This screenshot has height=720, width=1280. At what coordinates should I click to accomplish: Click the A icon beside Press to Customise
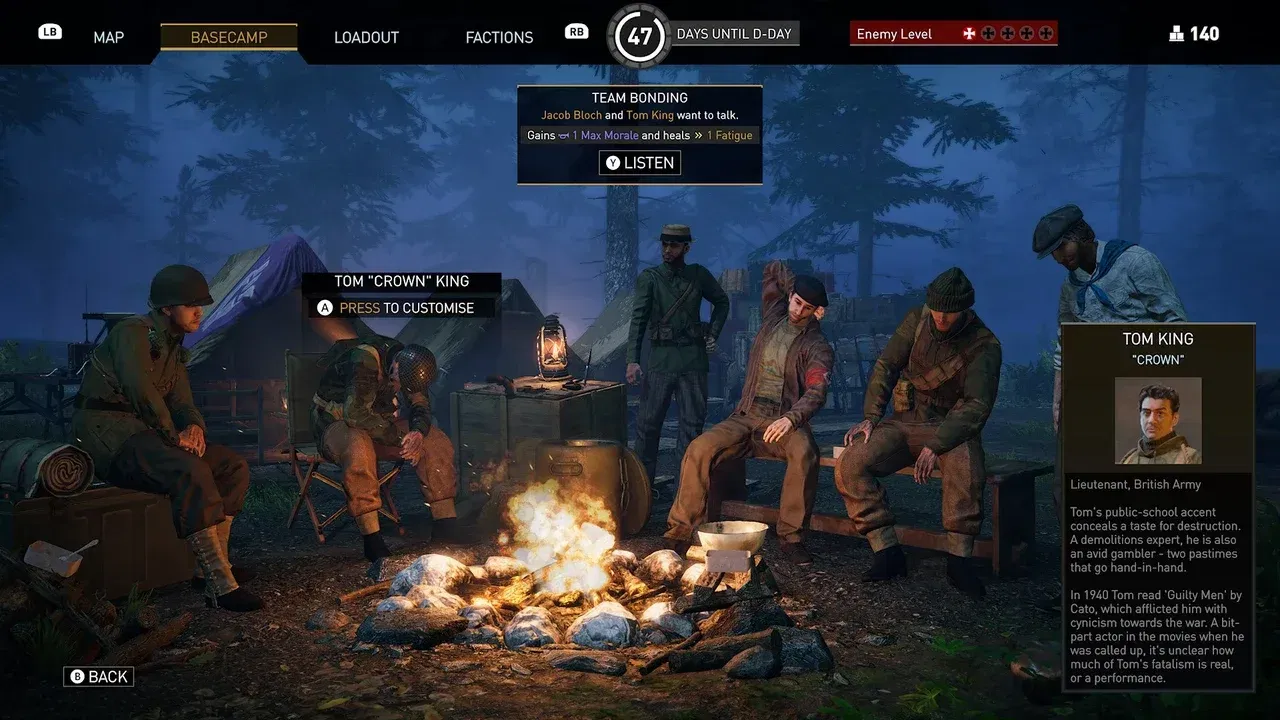coord(323,307)
